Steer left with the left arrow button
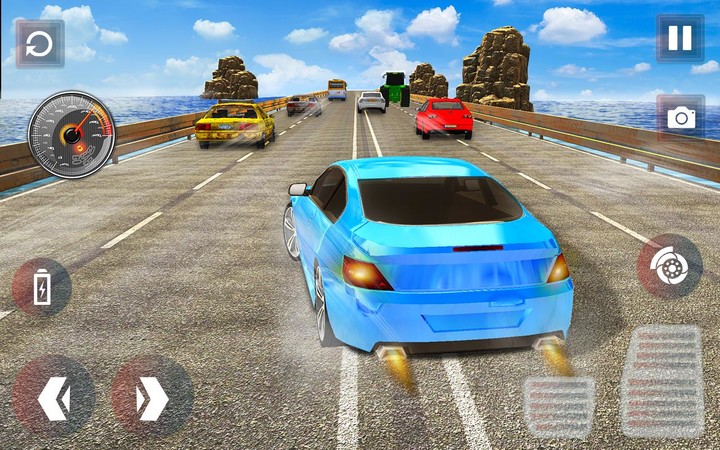 pos(53,397)
